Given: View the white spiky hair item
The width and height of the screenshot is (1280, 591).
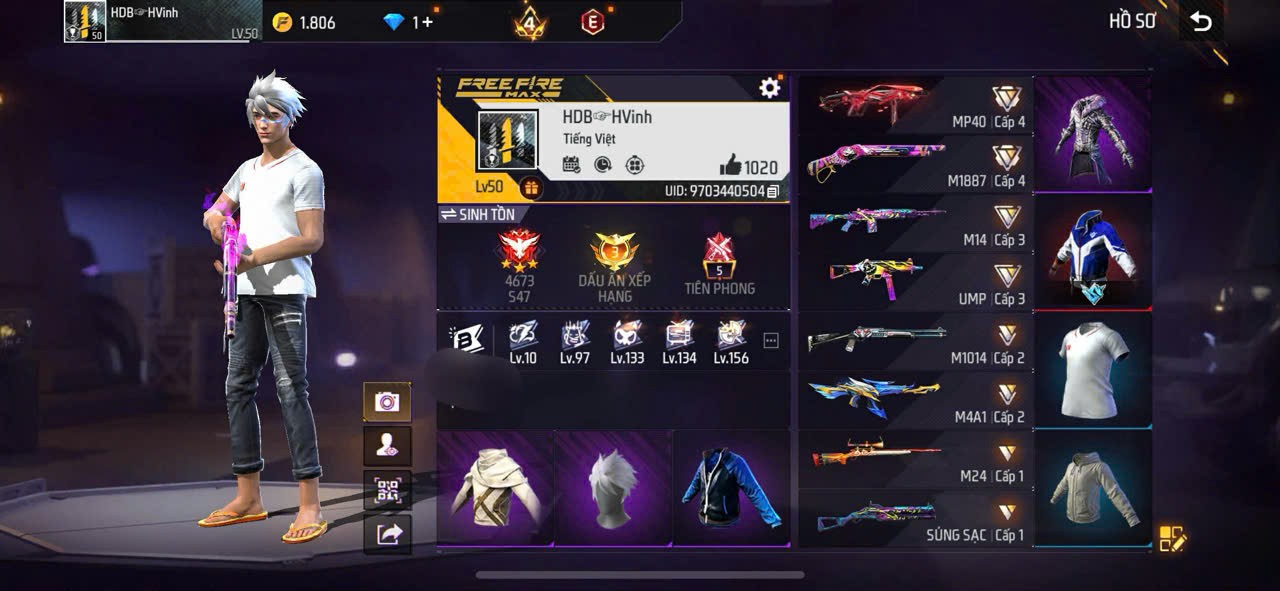Looking at the screenshot, I should (613, 489).
